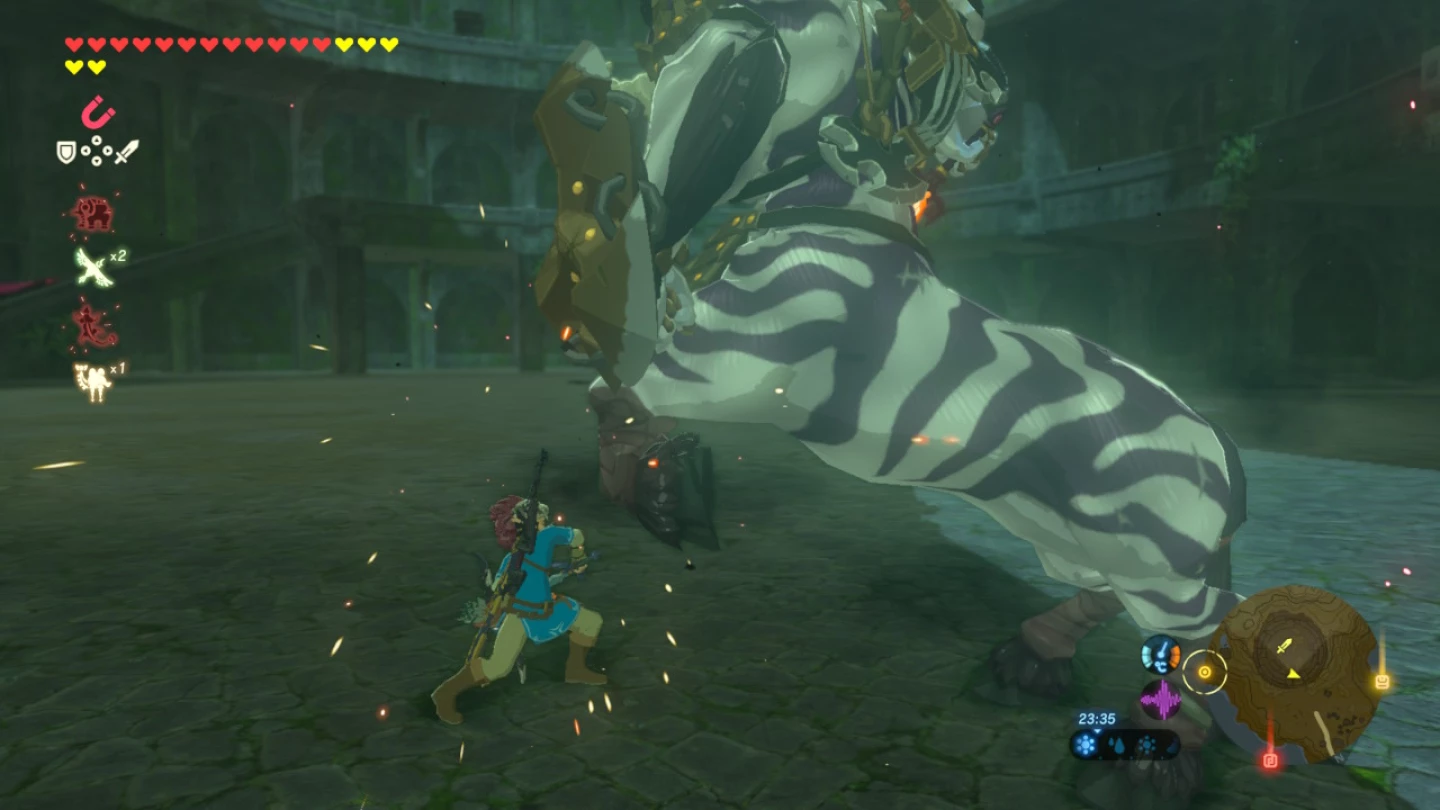Click the red enemy marker on minimap
Screen dimensions: 1440x810
(1270, 760)
